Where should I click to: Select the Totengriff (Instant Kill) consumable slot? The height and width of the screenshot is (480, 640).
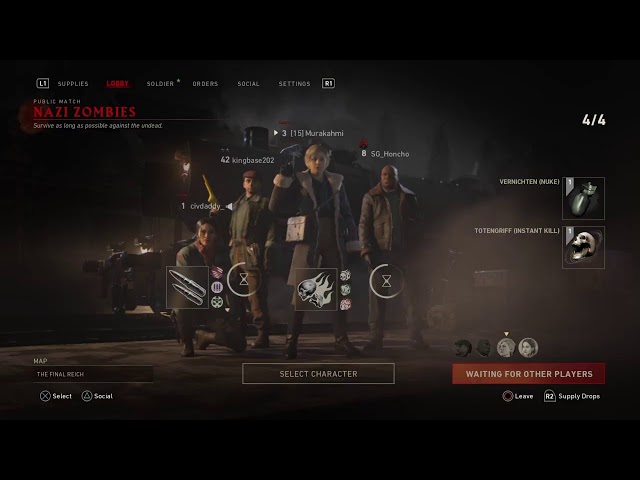point(583,247)
